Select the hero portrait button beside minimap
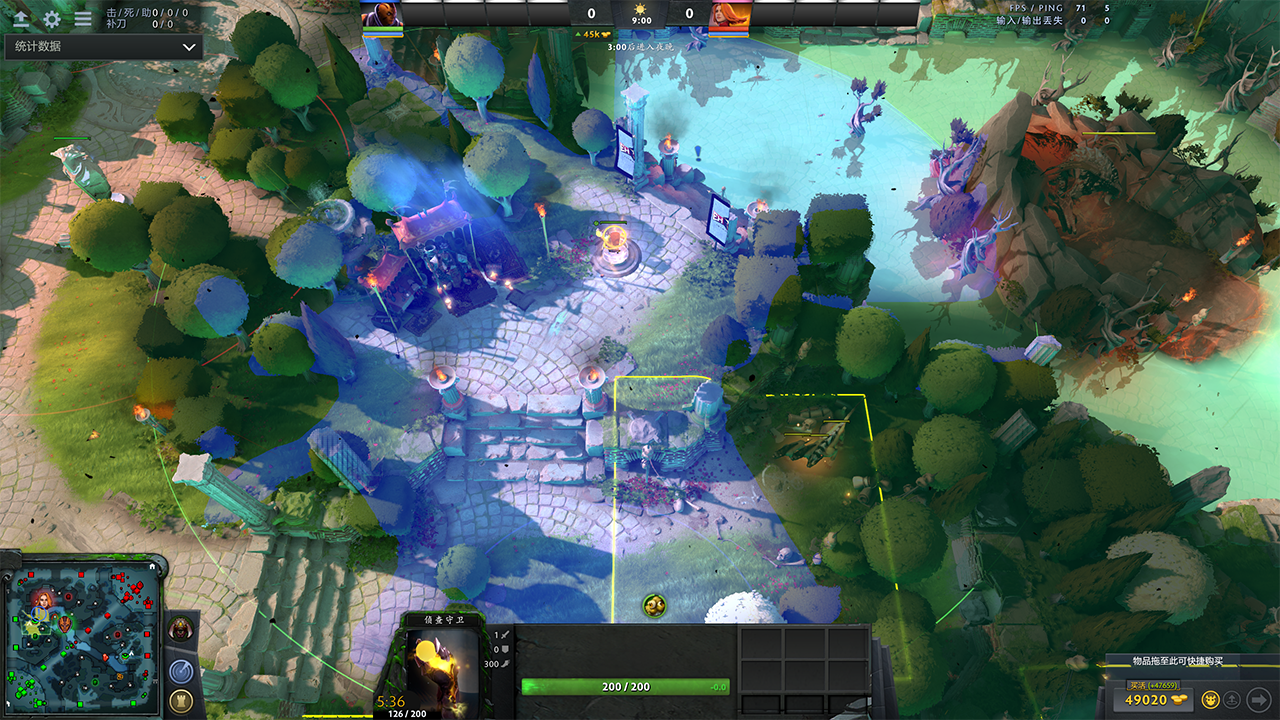Viewport: 1280px width, 720px height. point(181,629)
